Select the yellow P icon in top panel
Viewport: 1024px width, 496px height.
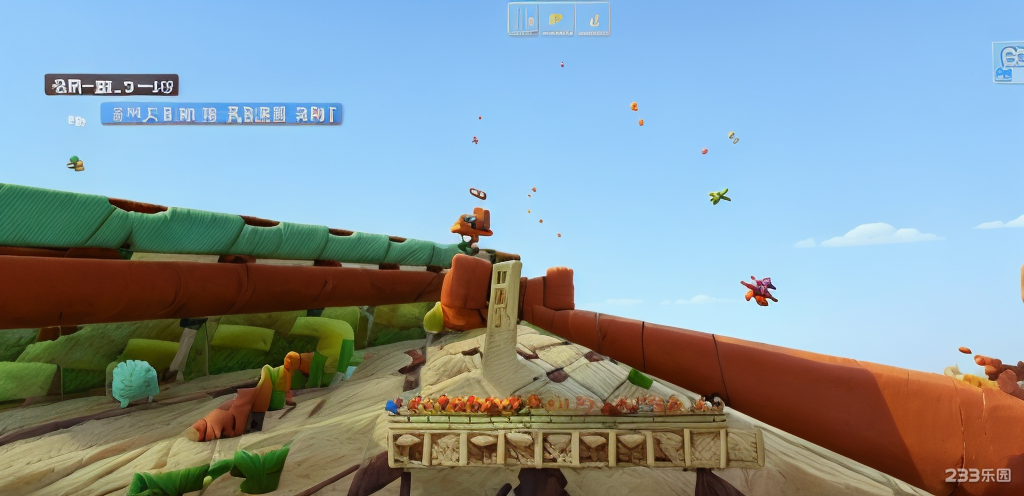click(x=556, y=19)
